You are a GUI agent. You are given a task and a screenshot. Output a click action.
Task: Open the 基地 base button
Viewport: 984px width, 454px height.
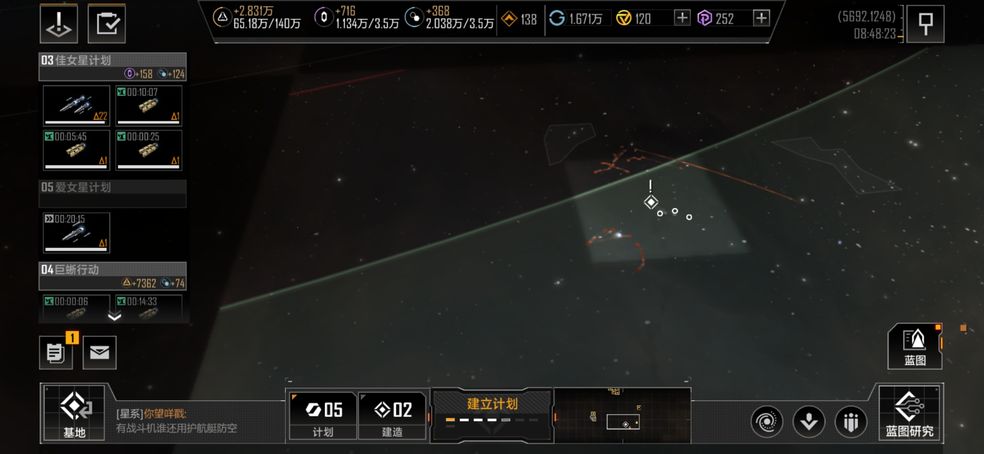coord(75,412)
